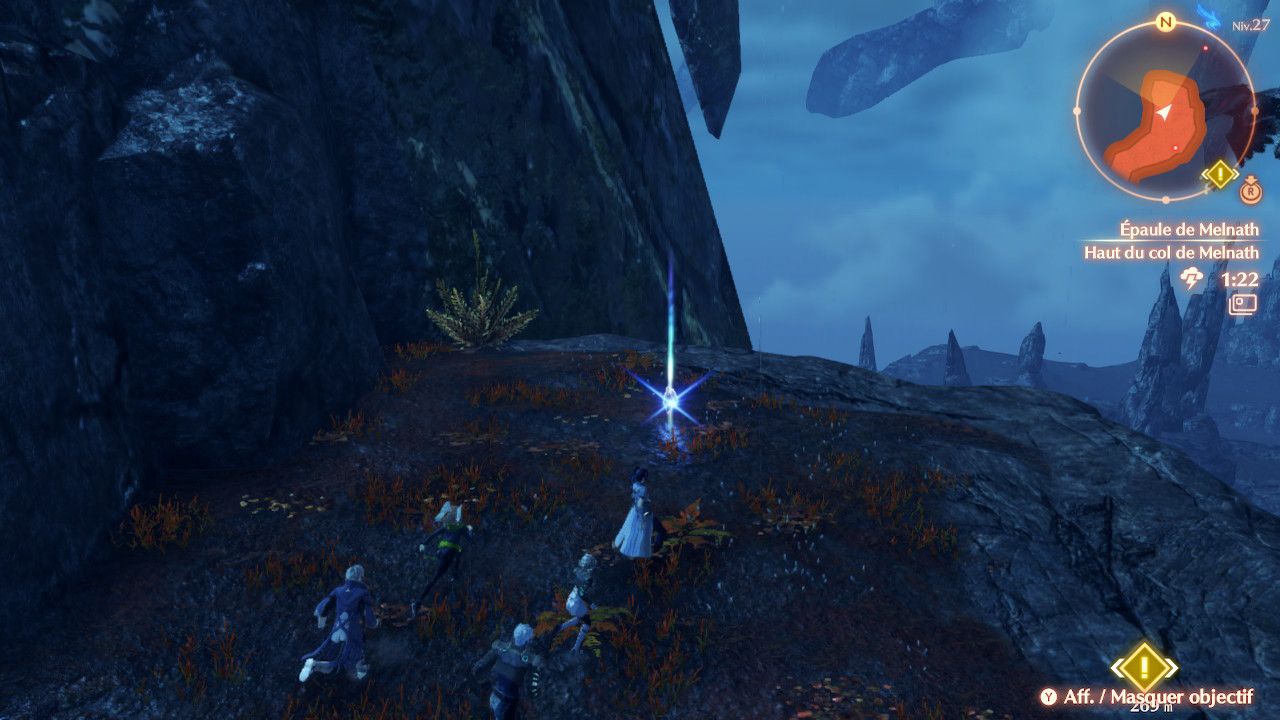The image size is (1280, 720).
Task: Click the stacked-cards icon below the clock
Action: (1243, 303)
